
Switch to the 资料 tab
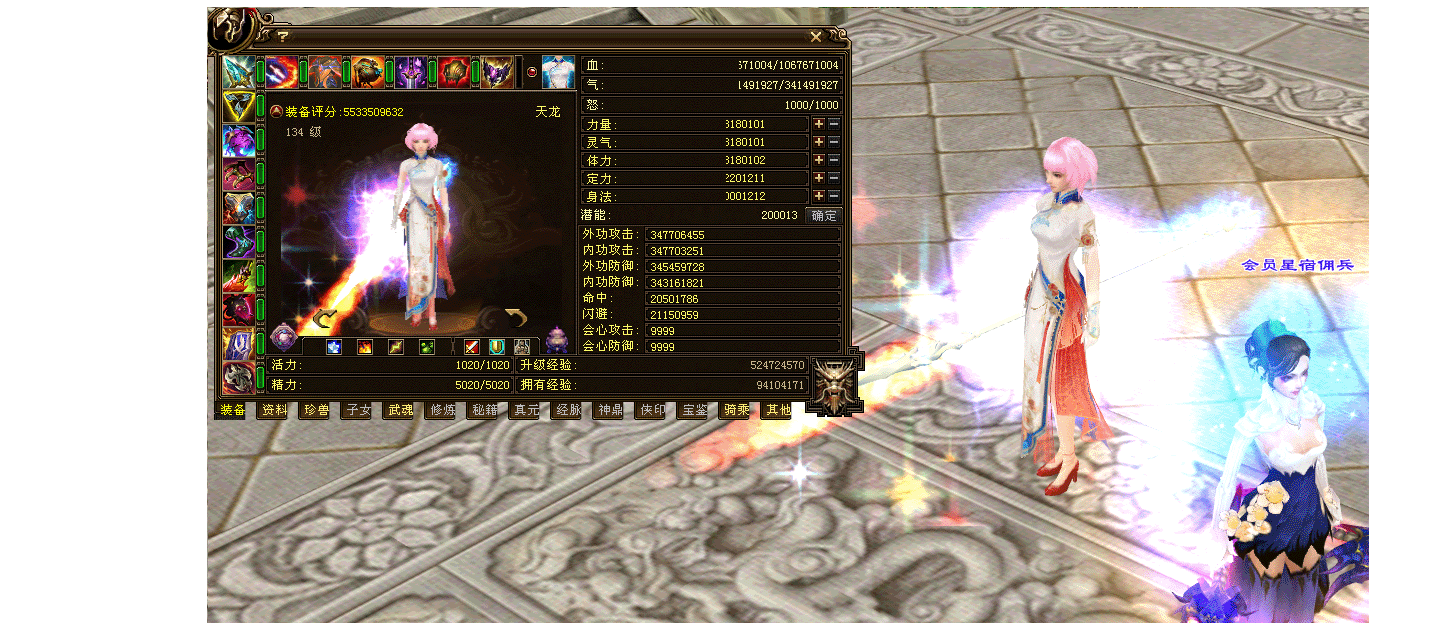pyautogui.click(x=275, y=410)
